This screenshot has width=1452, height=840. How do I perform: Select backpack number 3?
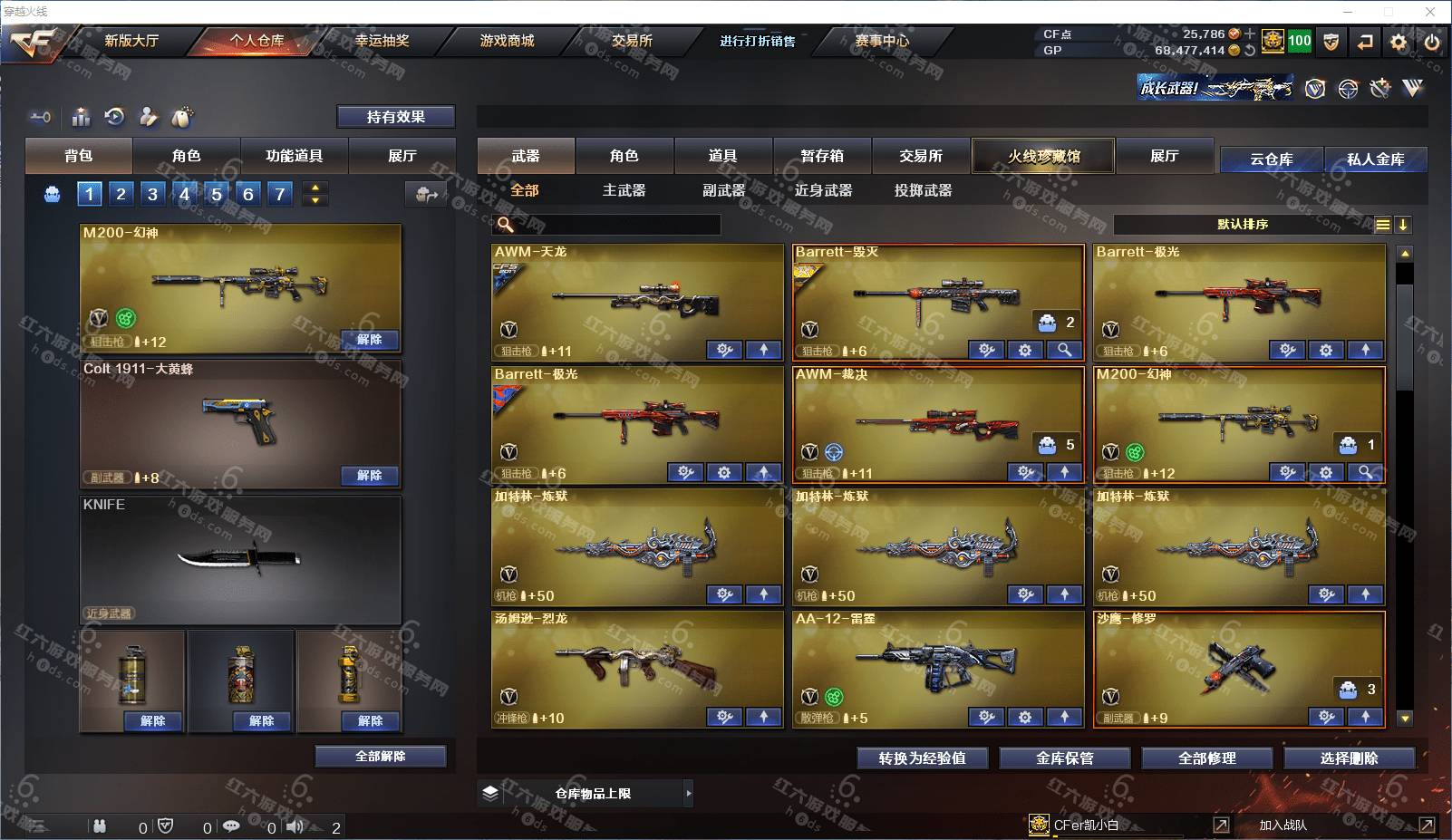(152, 193)
